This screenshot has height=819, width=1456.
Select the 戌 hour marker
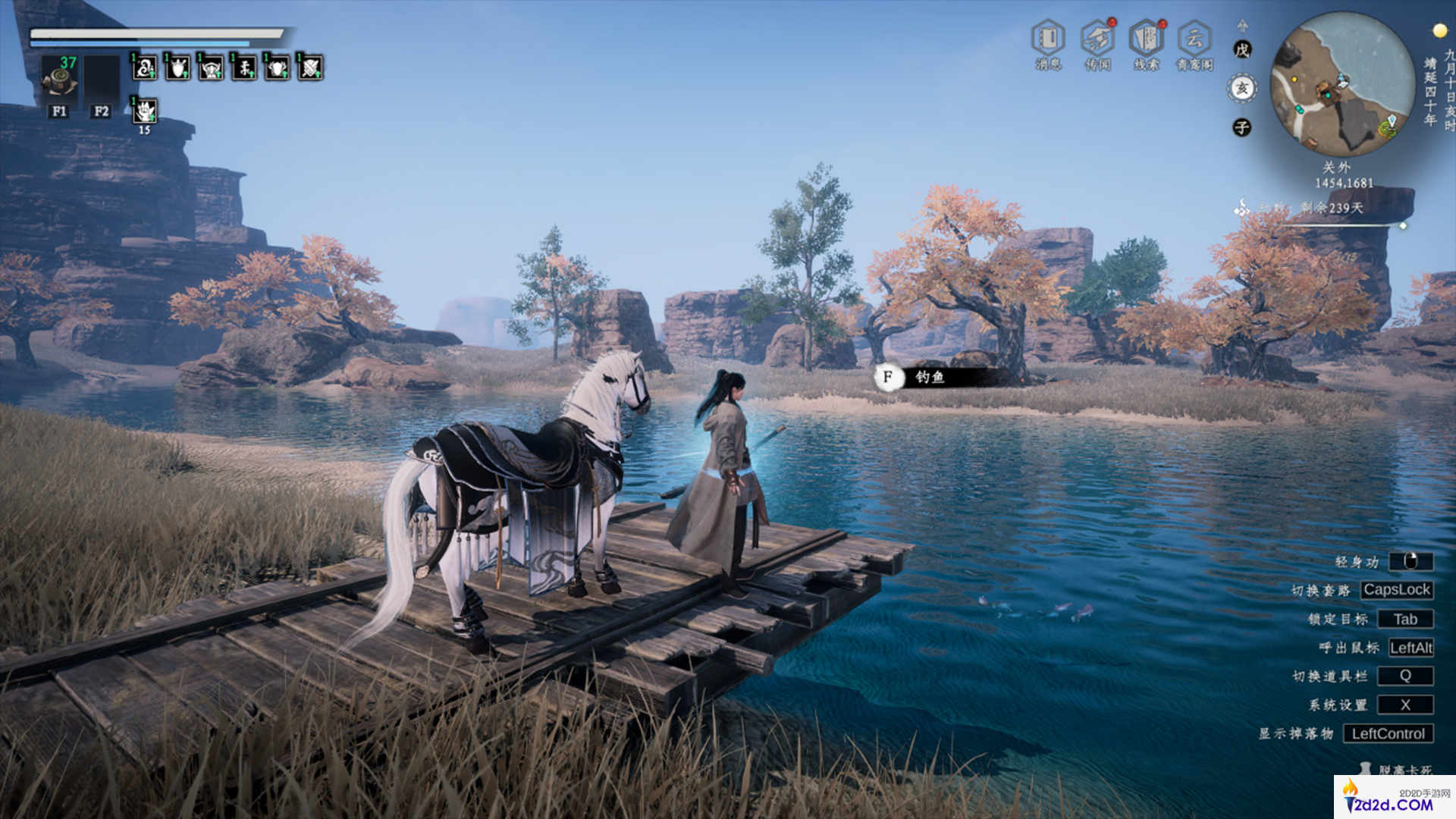point(1242,50)
